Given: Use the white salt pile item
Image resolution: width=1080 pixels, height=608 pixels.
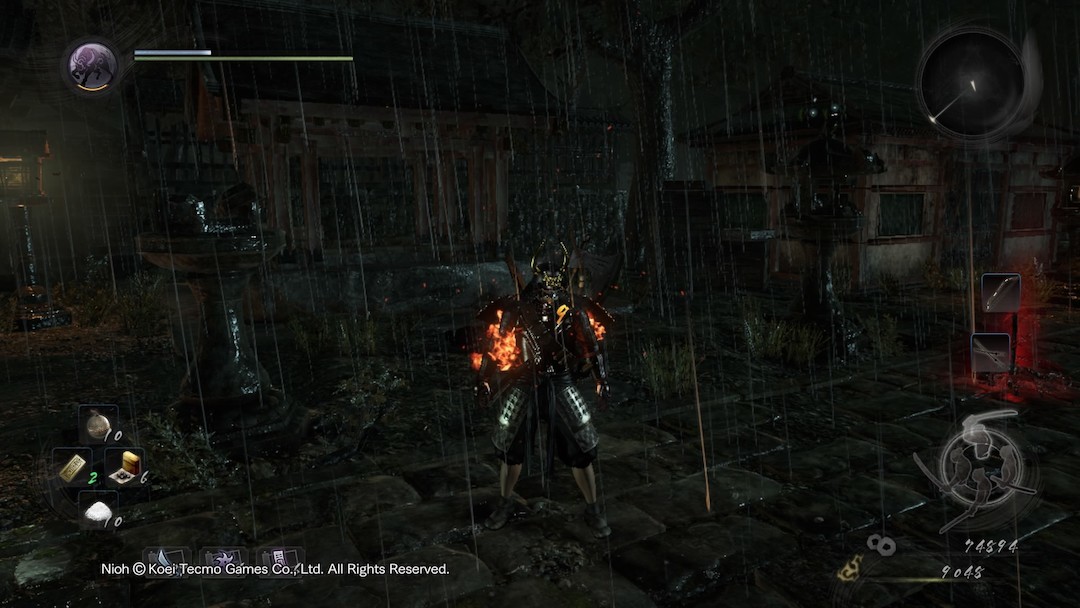Looking at the screenshot, I should pos(97,511).
